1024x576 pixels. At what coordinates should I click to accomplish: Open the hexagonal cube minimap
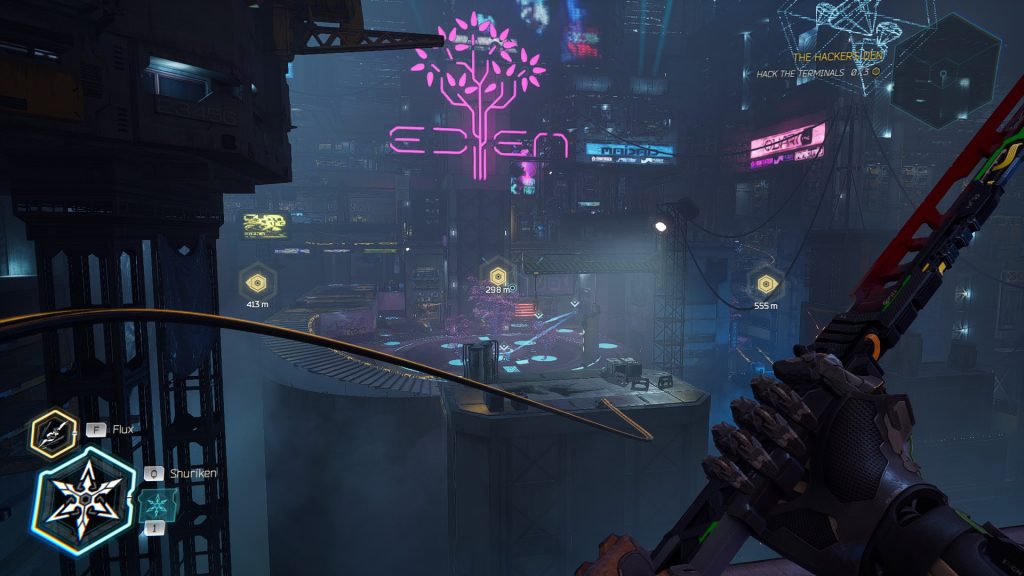point(943,70)
